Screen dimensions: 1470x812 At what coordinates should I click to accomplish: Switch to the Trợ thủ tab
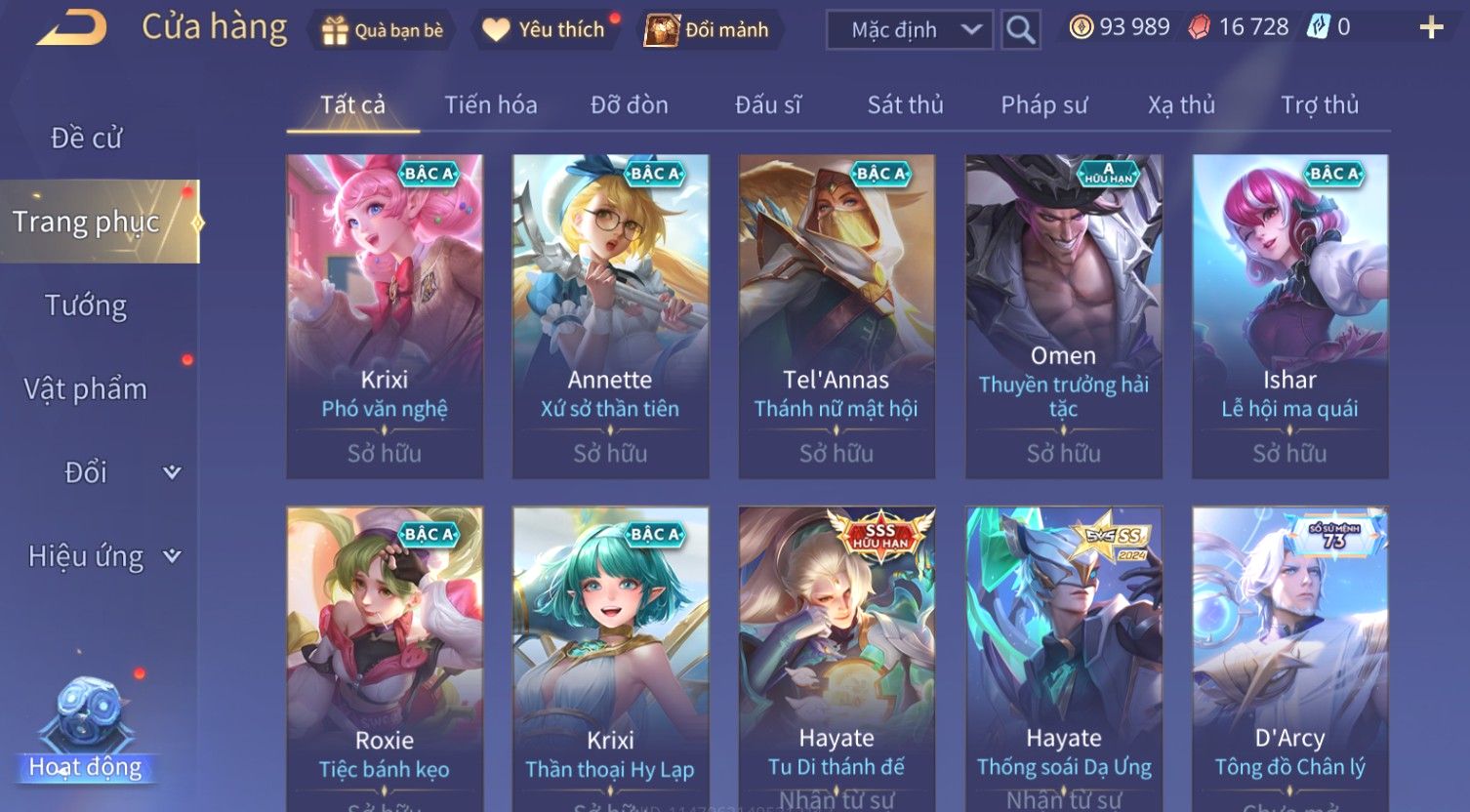(1319, 105)
